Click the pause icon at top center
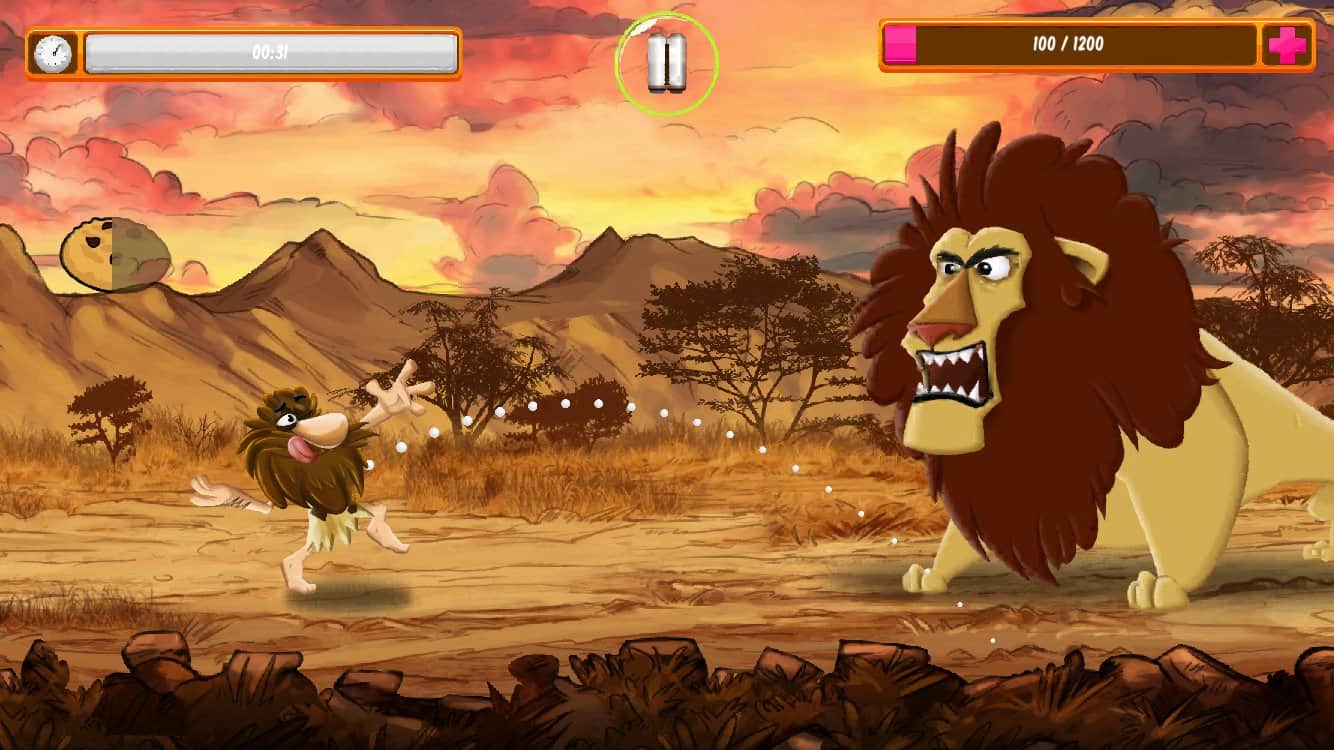1334x750 pixels. pos(668,60)
